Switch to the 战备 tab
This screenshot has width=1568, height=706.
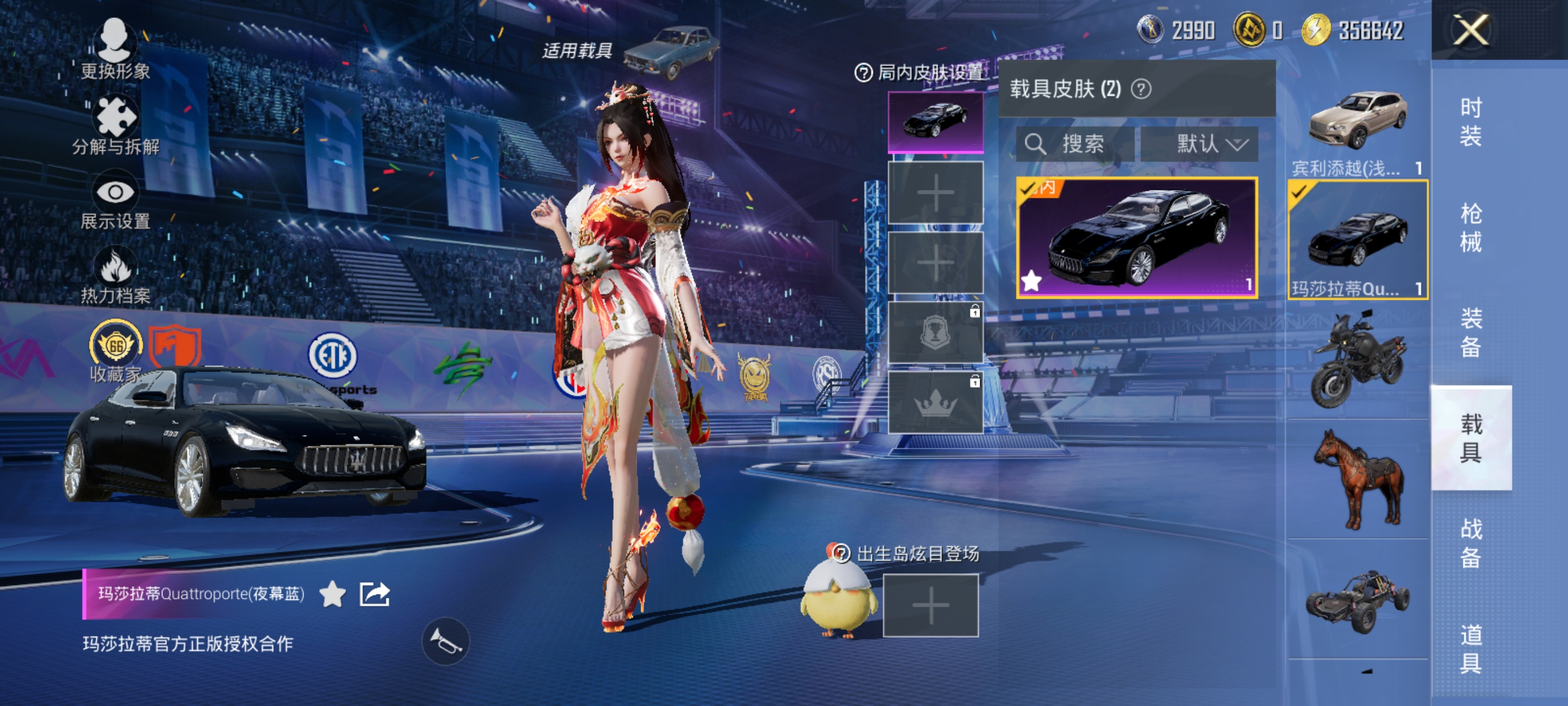coord(1471,543)
